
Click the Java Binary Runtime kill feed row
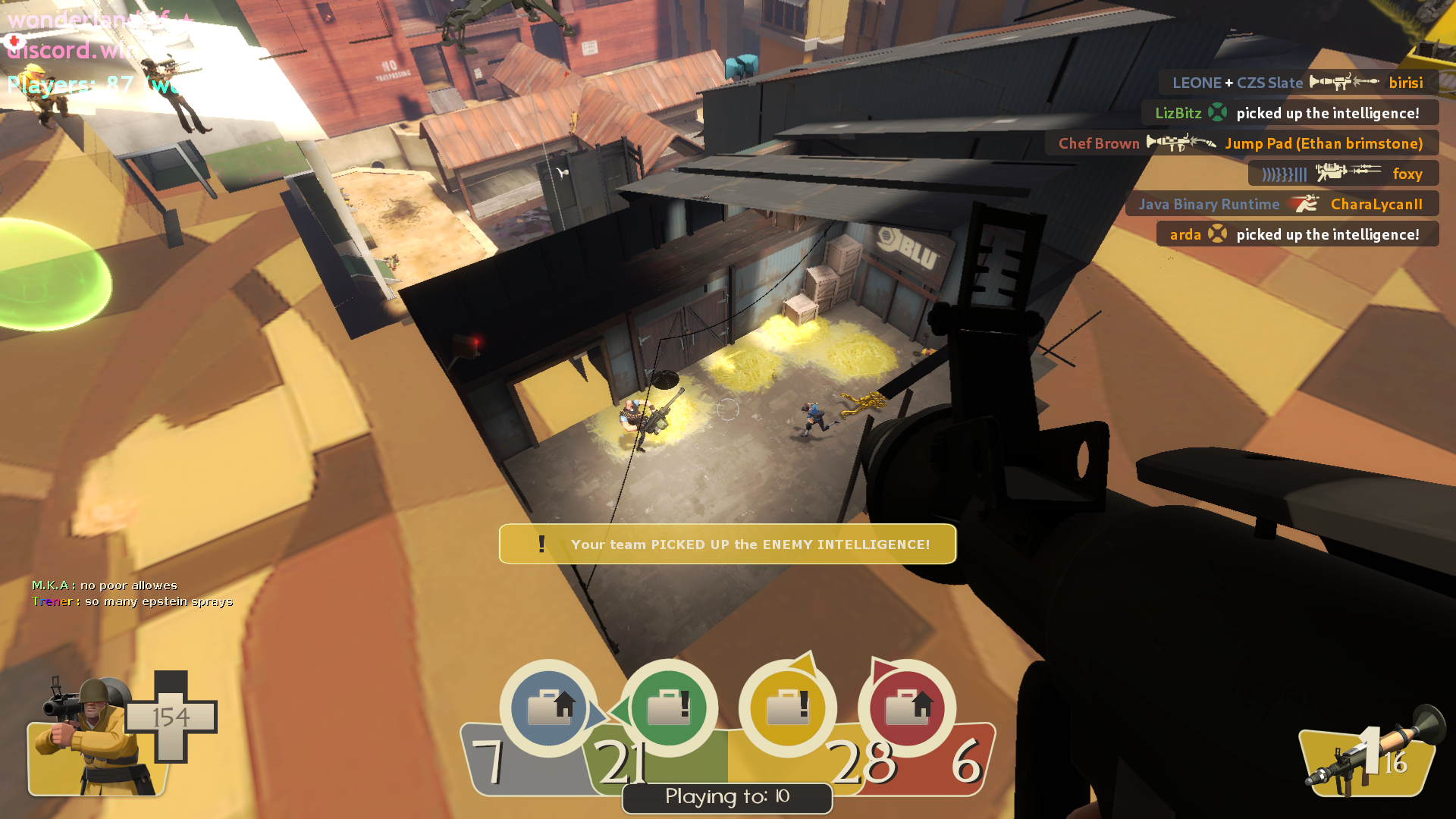[1281, 204]
